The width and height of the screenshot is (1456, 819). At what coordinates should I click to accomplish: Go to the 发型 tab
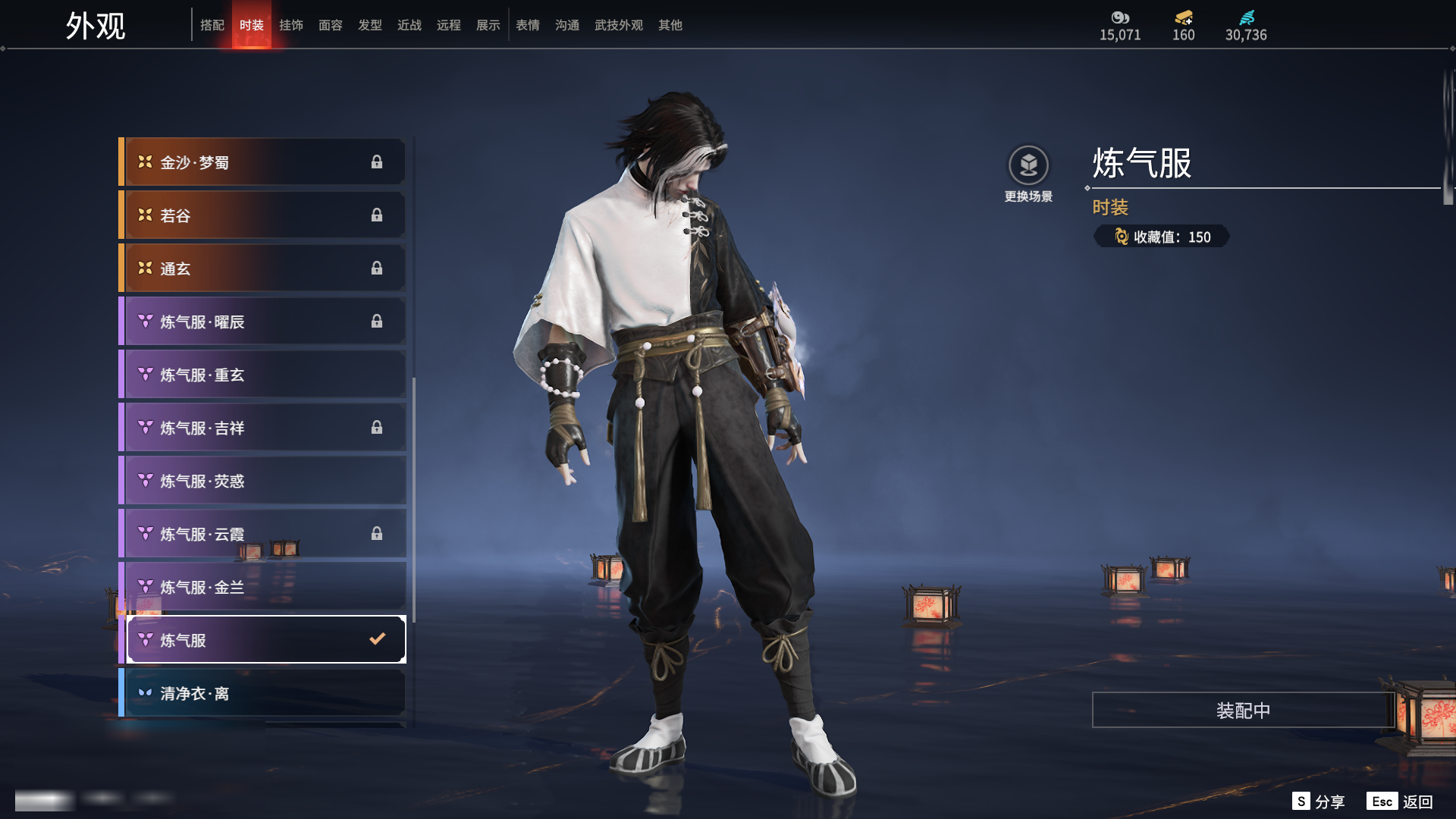pyautogui.click(x=370, y=25)
